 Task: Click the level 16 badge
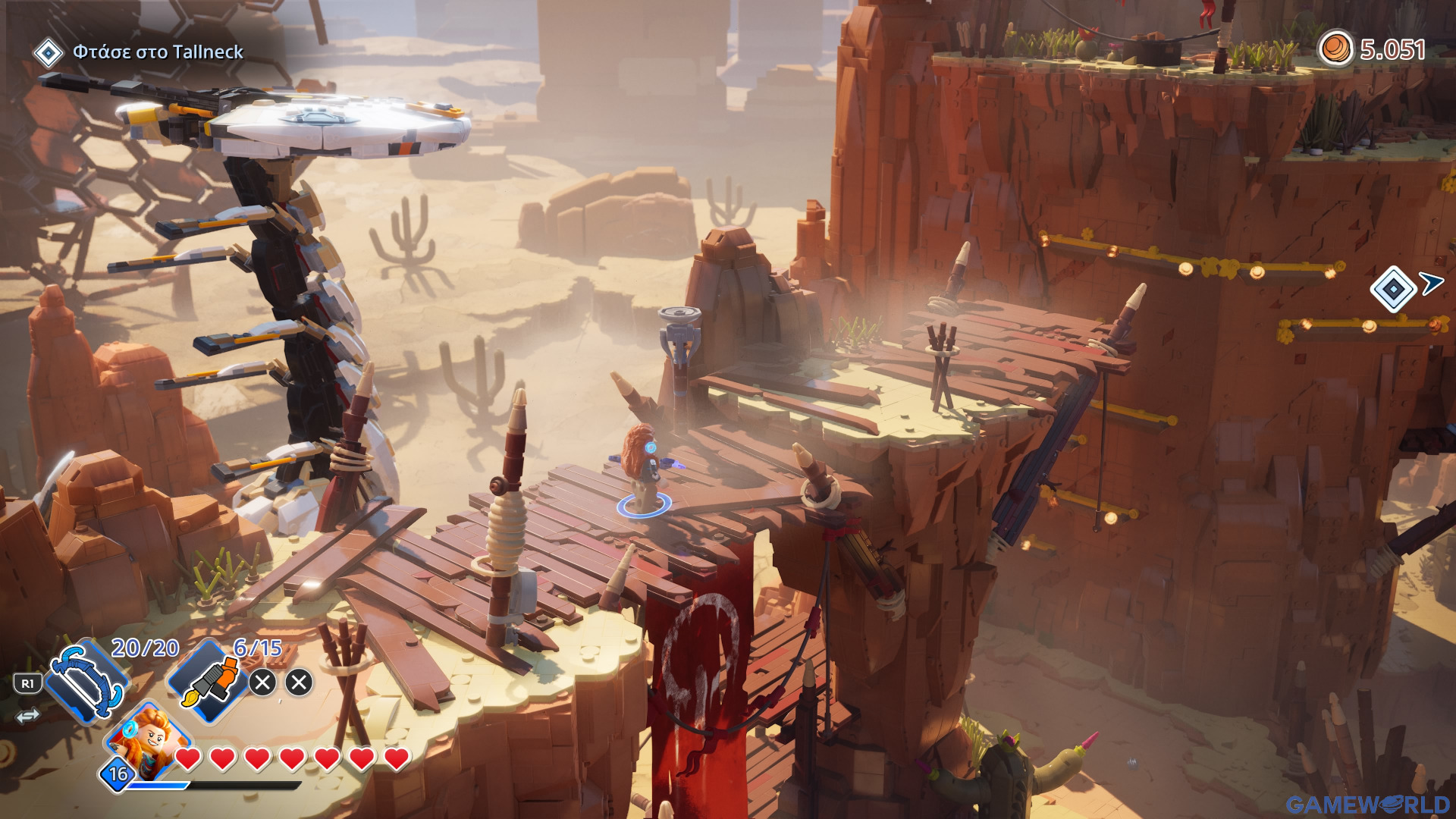point(118,773)
